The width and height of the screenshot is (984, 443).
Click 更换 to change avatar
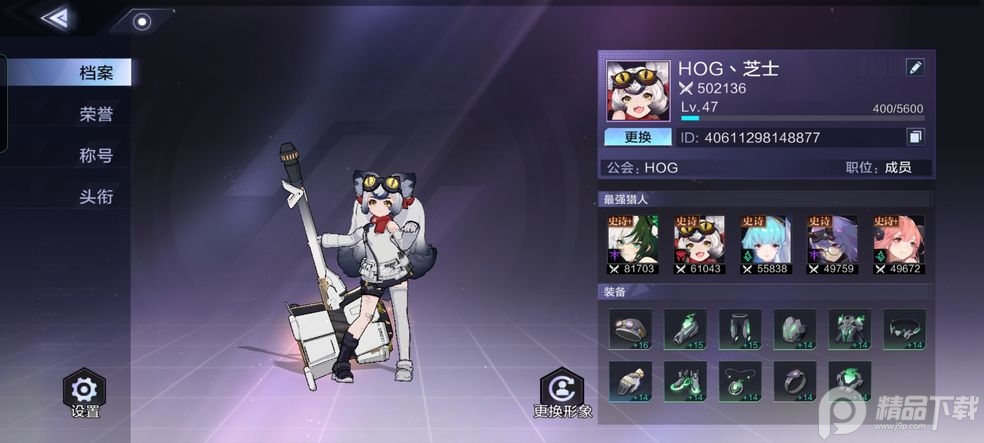click(x=638, y=137)
